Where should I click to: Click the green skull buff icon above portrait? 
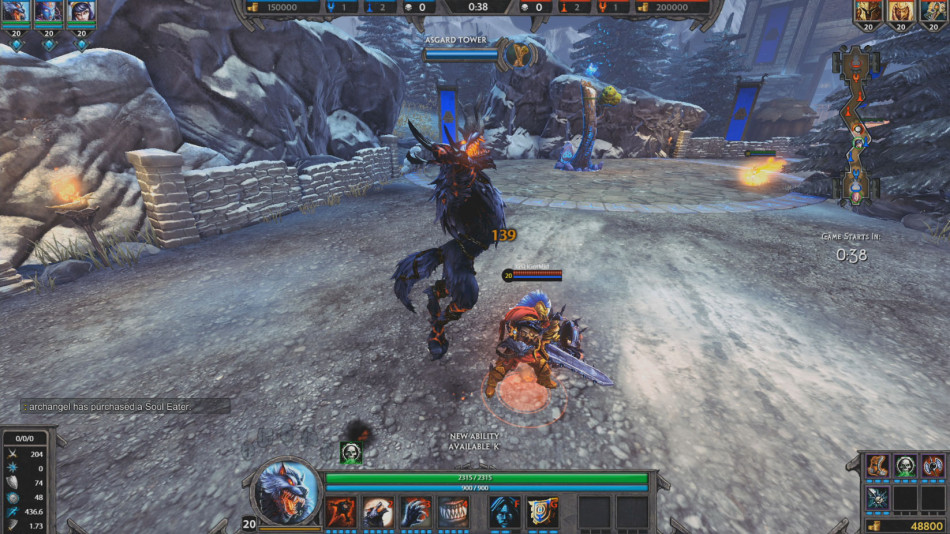point(350,453)
